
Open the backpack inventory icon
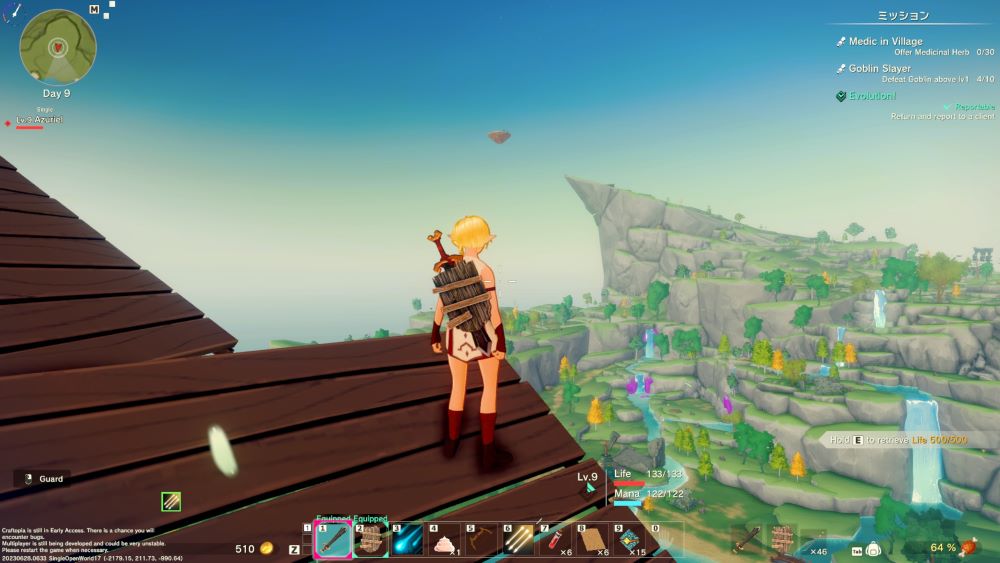coord(872,549)
